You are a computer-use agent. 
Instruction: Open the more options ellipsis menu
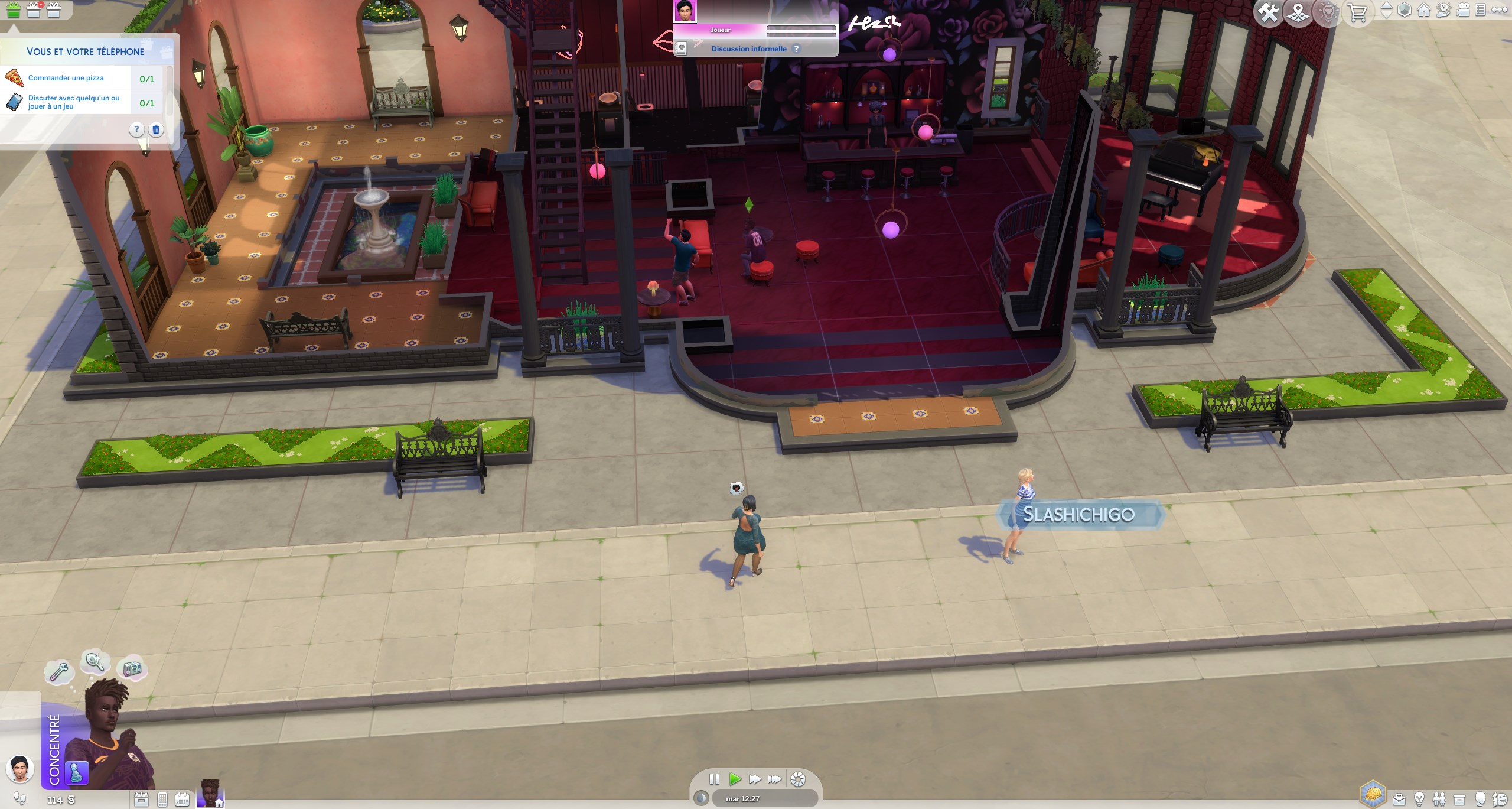click(x=1499, y=10)
